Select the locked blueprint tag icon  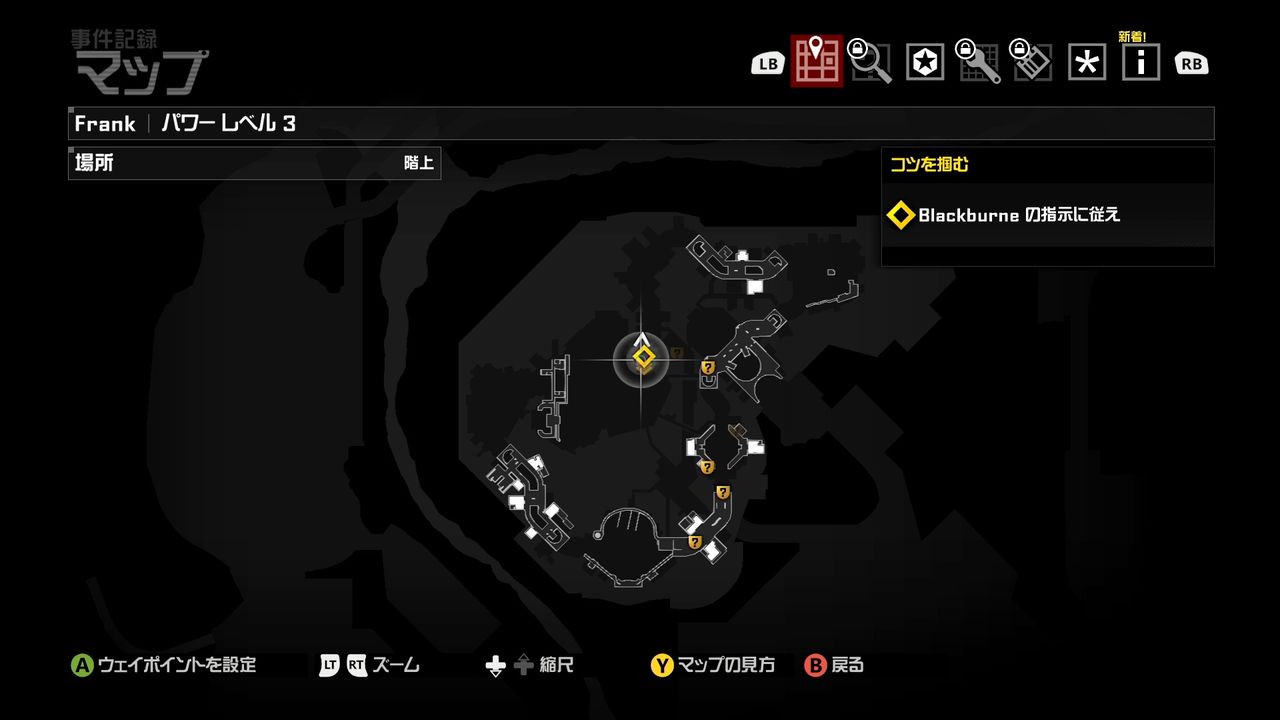click(1032, 61)
